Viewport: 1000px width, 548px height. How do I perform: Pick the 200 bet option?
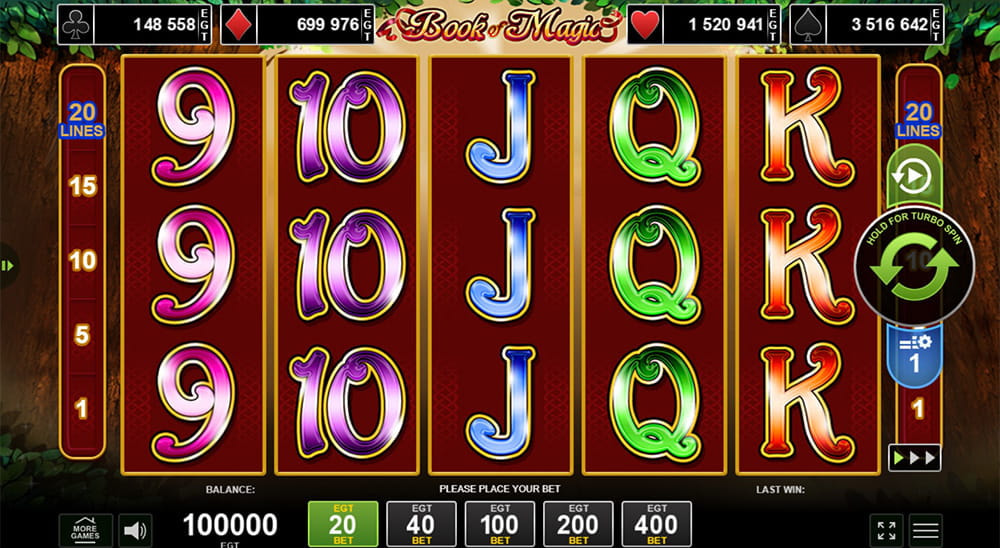578,524
